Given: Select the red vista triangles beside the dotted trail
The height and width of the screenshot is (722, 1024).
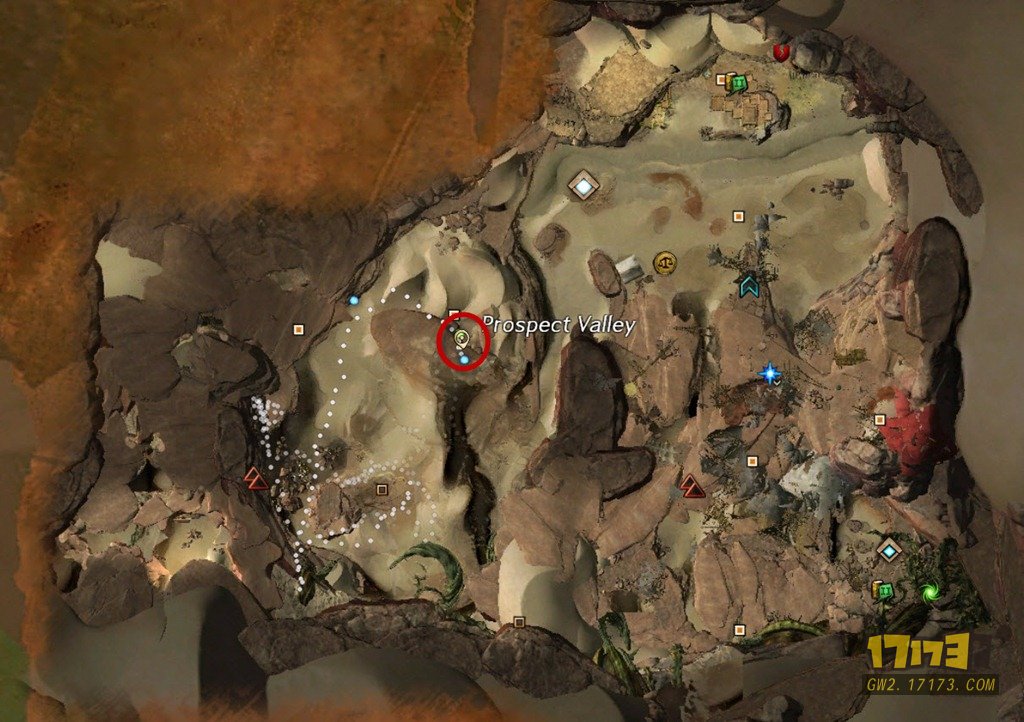Looking at the screenshot, I should pos(254,478).
